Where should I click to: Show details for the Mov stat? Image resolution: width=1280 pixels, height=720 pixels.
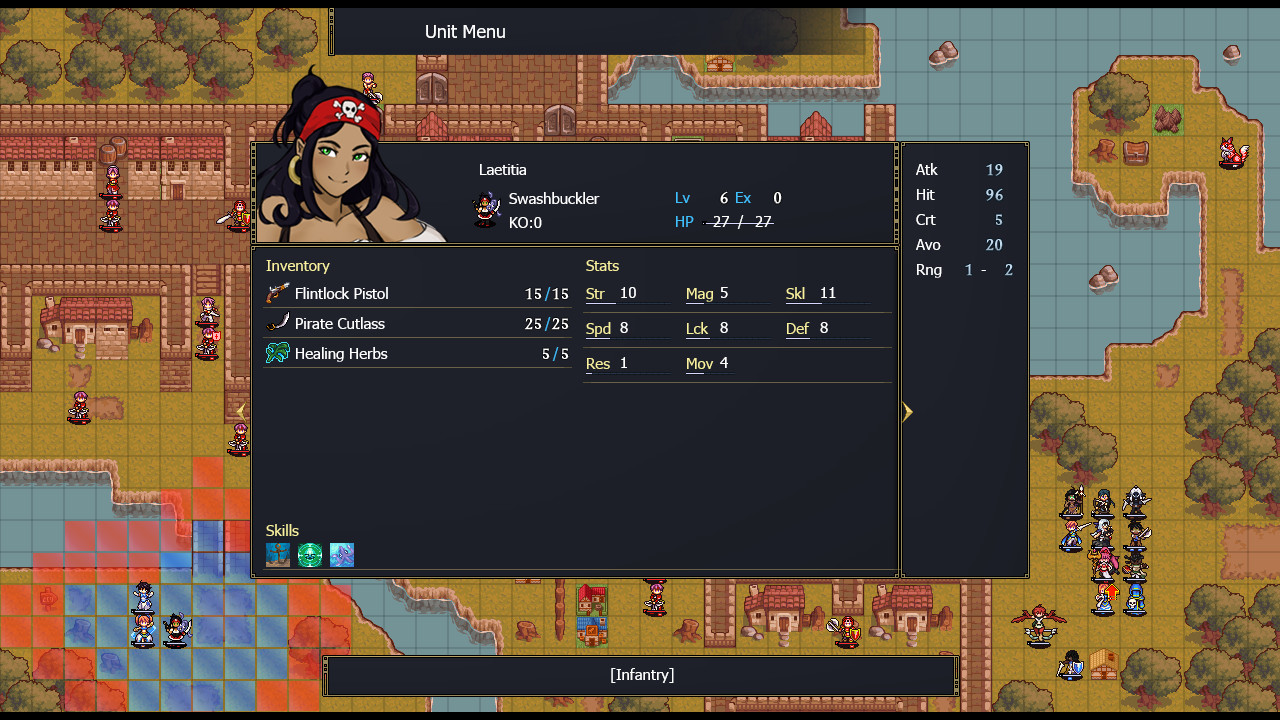(x=699, y=364)
